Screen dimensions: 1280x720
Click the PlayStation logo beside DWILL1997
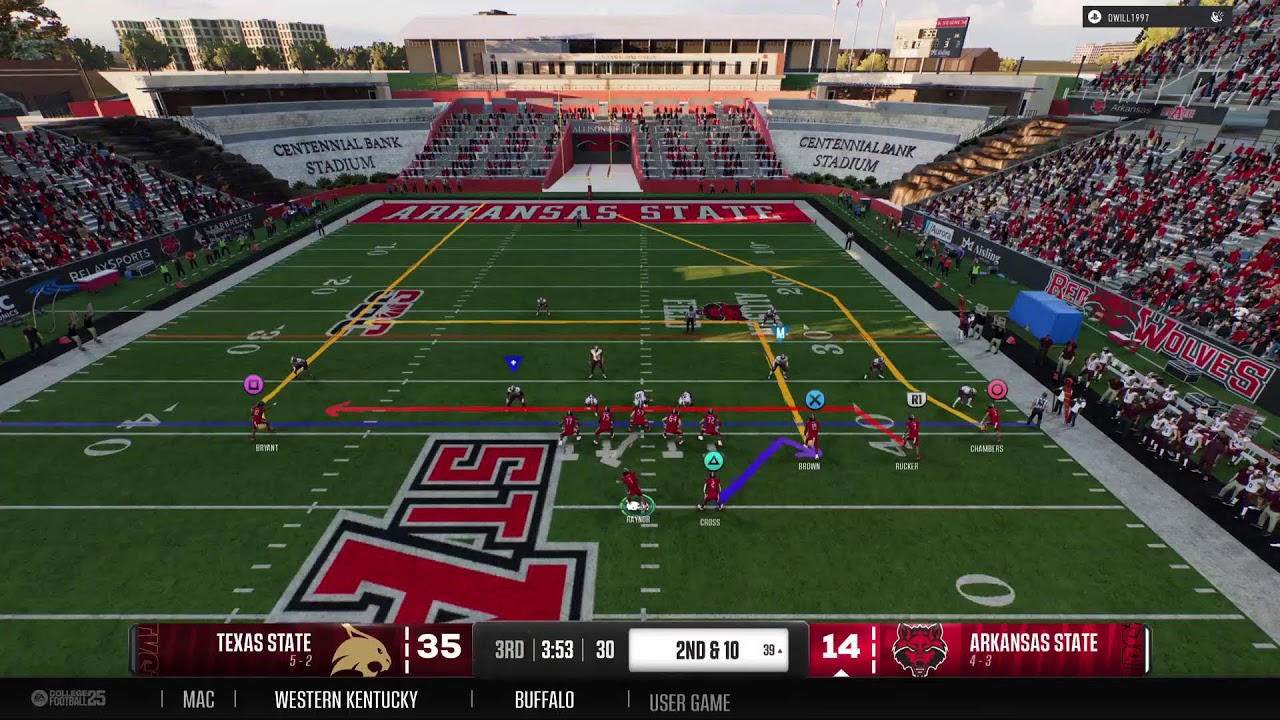[x=1094, y=16]
